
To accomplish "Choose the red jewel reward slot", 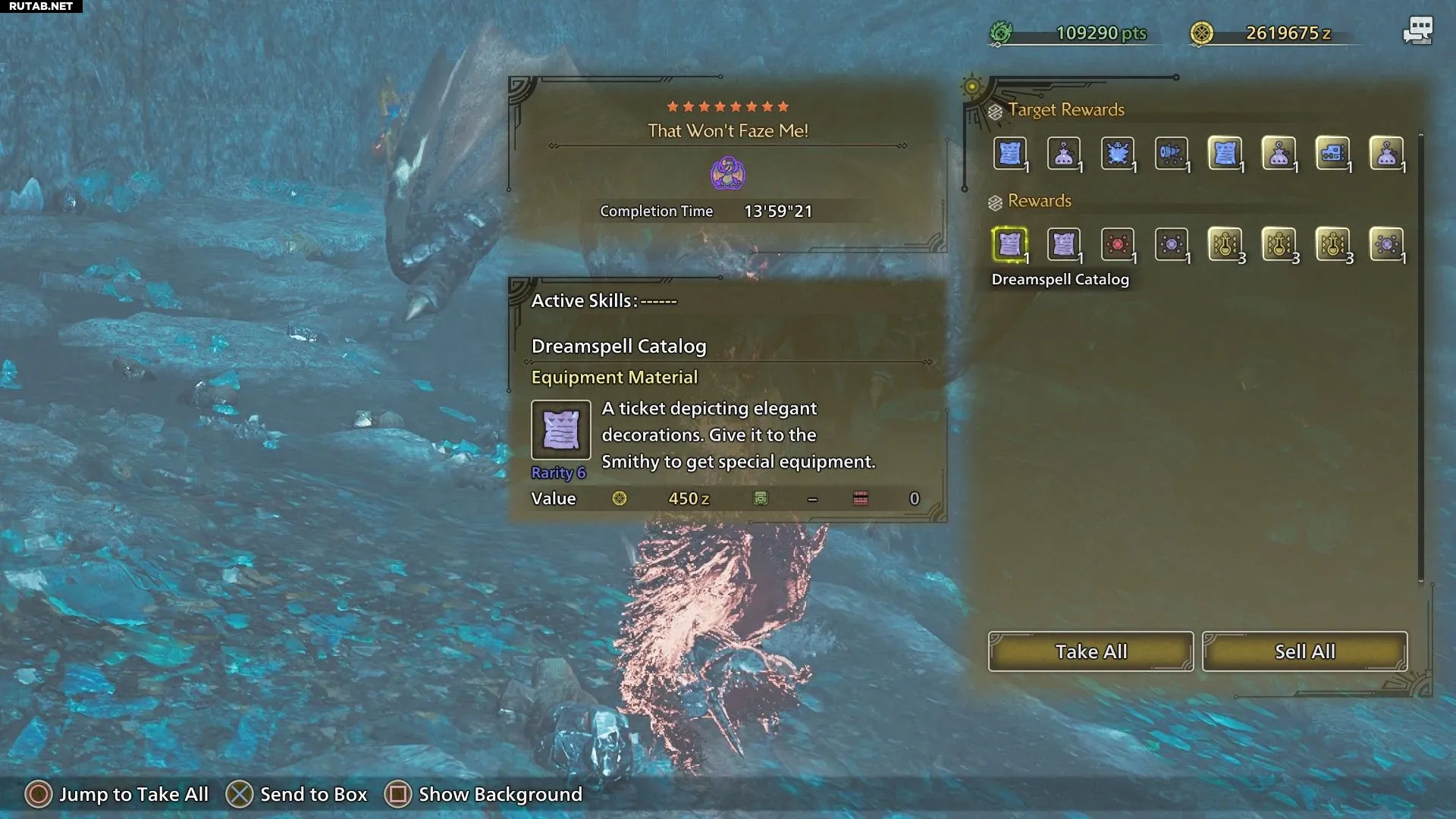I will pos(1117,244).
